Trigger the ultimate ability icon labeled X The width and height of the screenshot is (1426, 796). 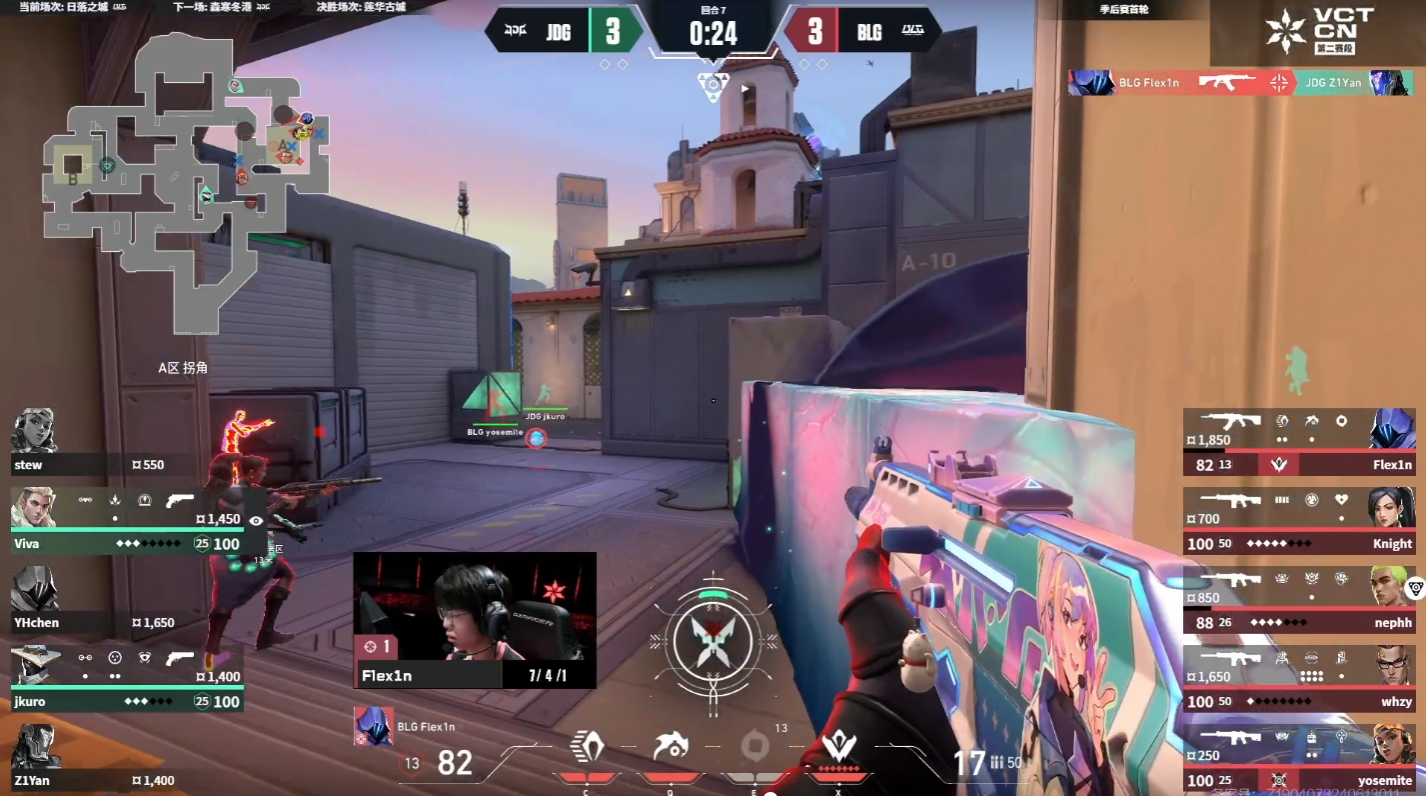point(836,749)
